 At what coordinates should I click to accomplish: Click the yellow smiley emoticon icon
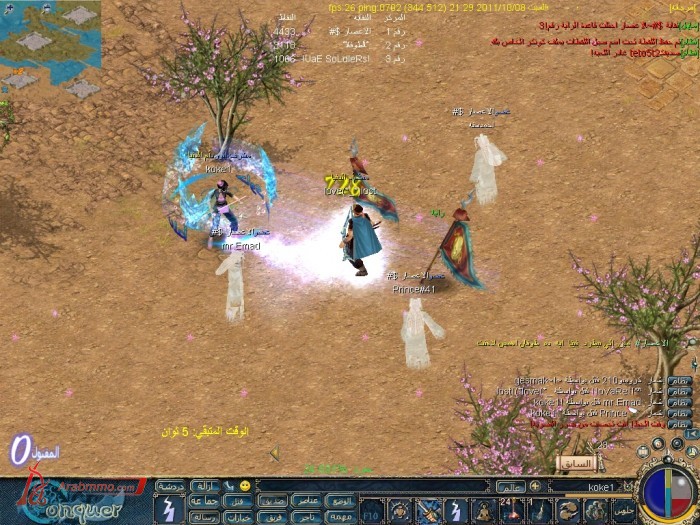tap(247, 485)
